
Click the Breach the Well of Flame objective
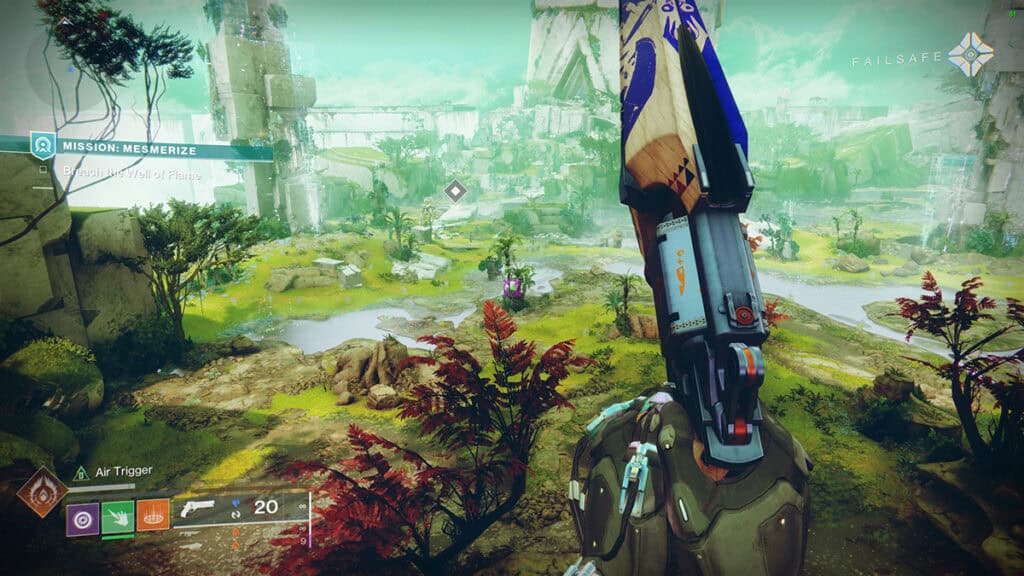[132, 173]
